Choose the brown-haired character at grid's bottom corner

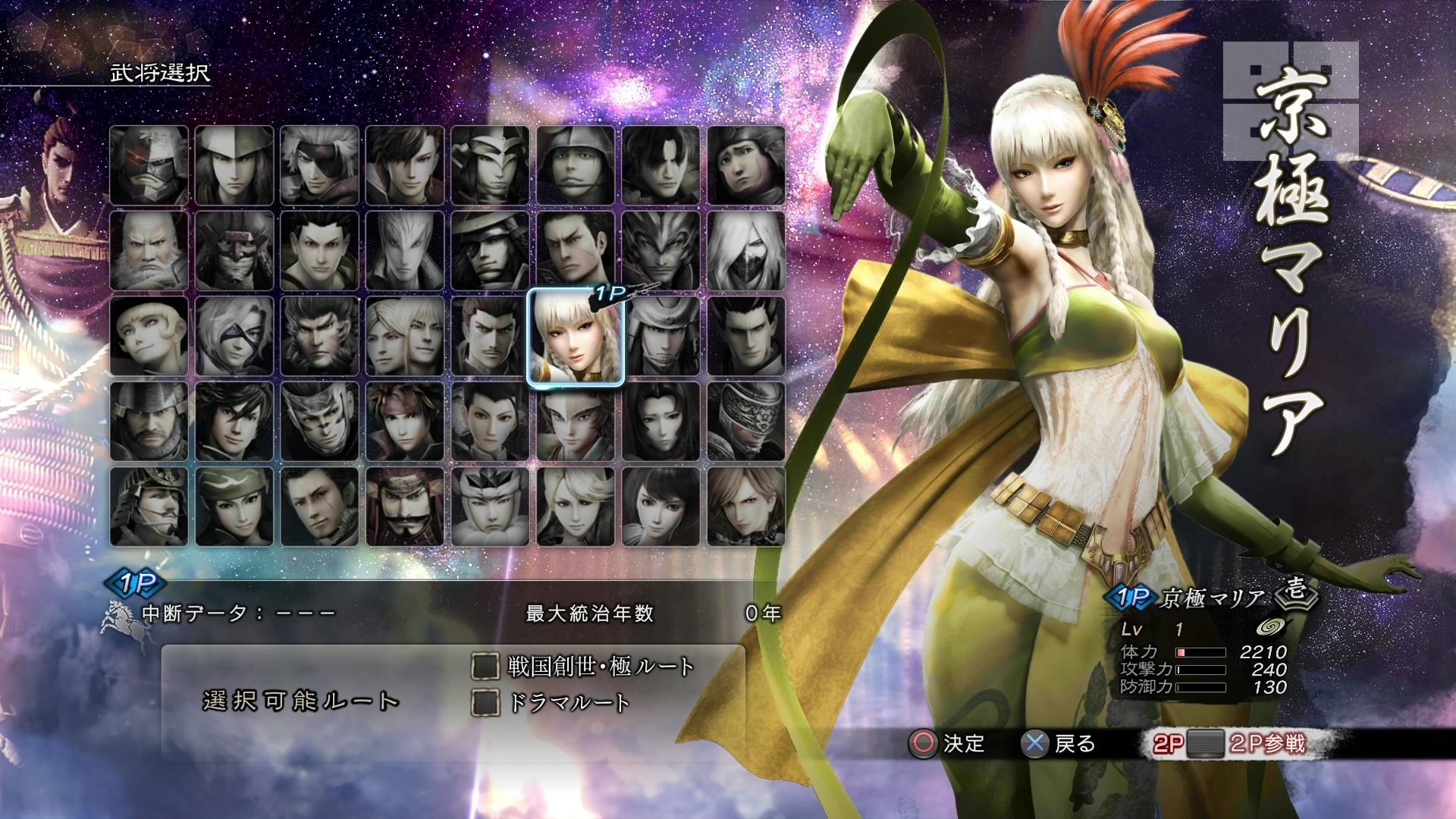click(746, 507)
